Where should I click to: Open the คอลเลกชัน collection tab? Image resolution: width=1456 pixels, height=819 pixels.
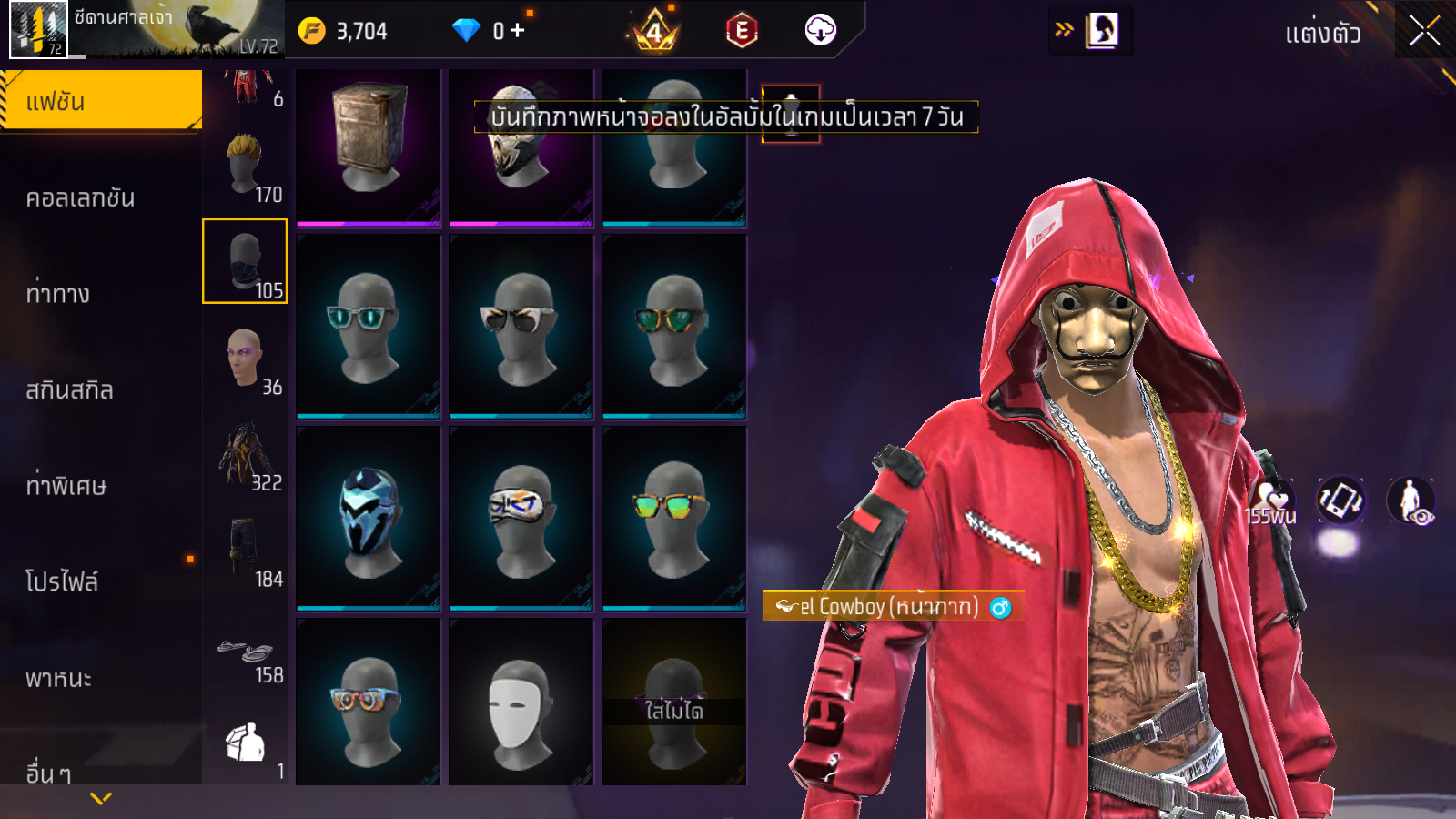pyautogui.click(x=80, y=197)
